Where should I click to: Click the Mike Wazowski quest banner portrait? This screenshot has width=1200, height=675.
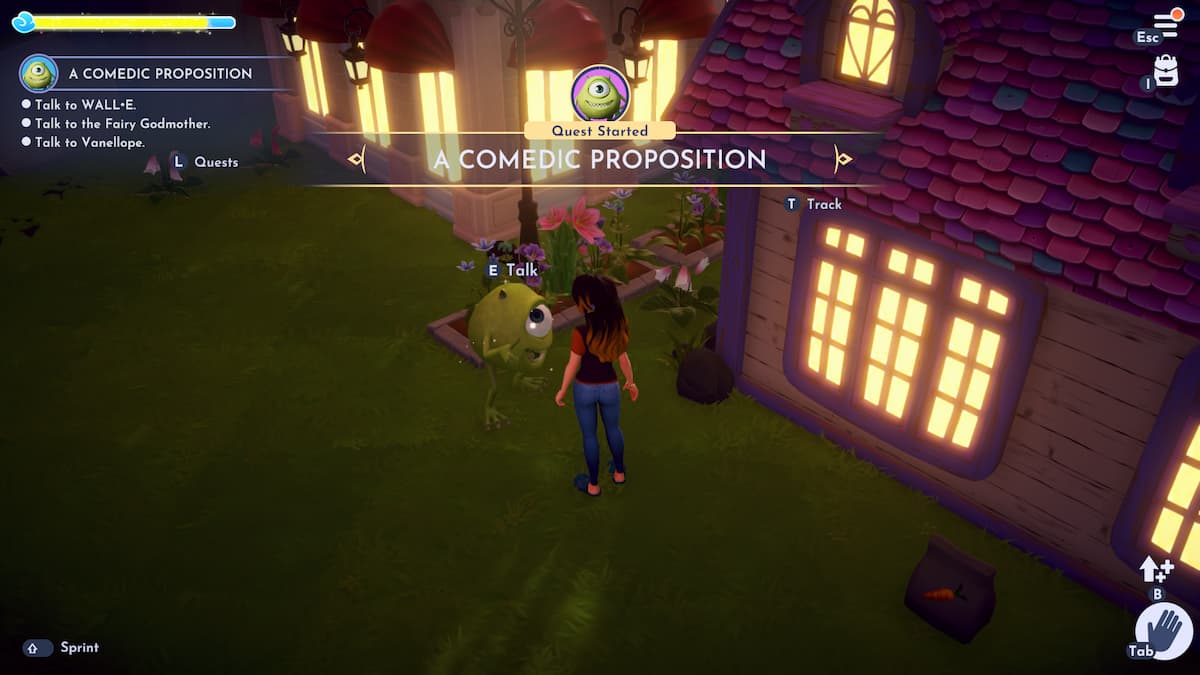pos(600,94)
